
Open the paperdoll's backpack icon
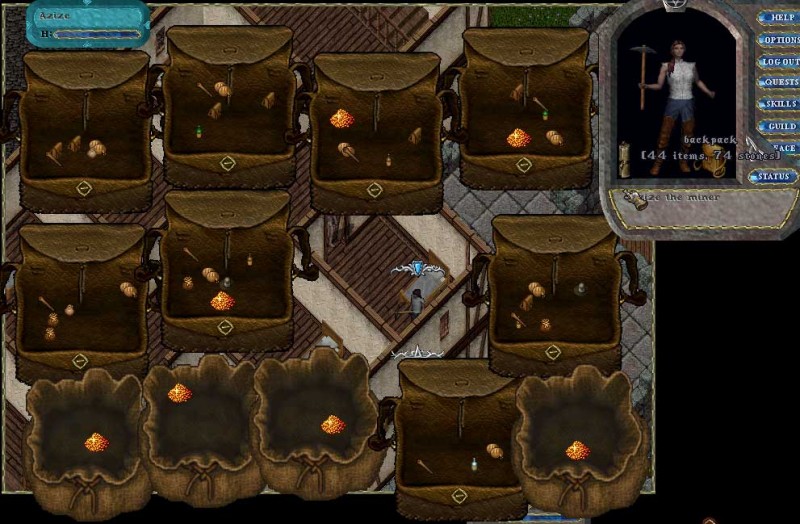[715, 157]
